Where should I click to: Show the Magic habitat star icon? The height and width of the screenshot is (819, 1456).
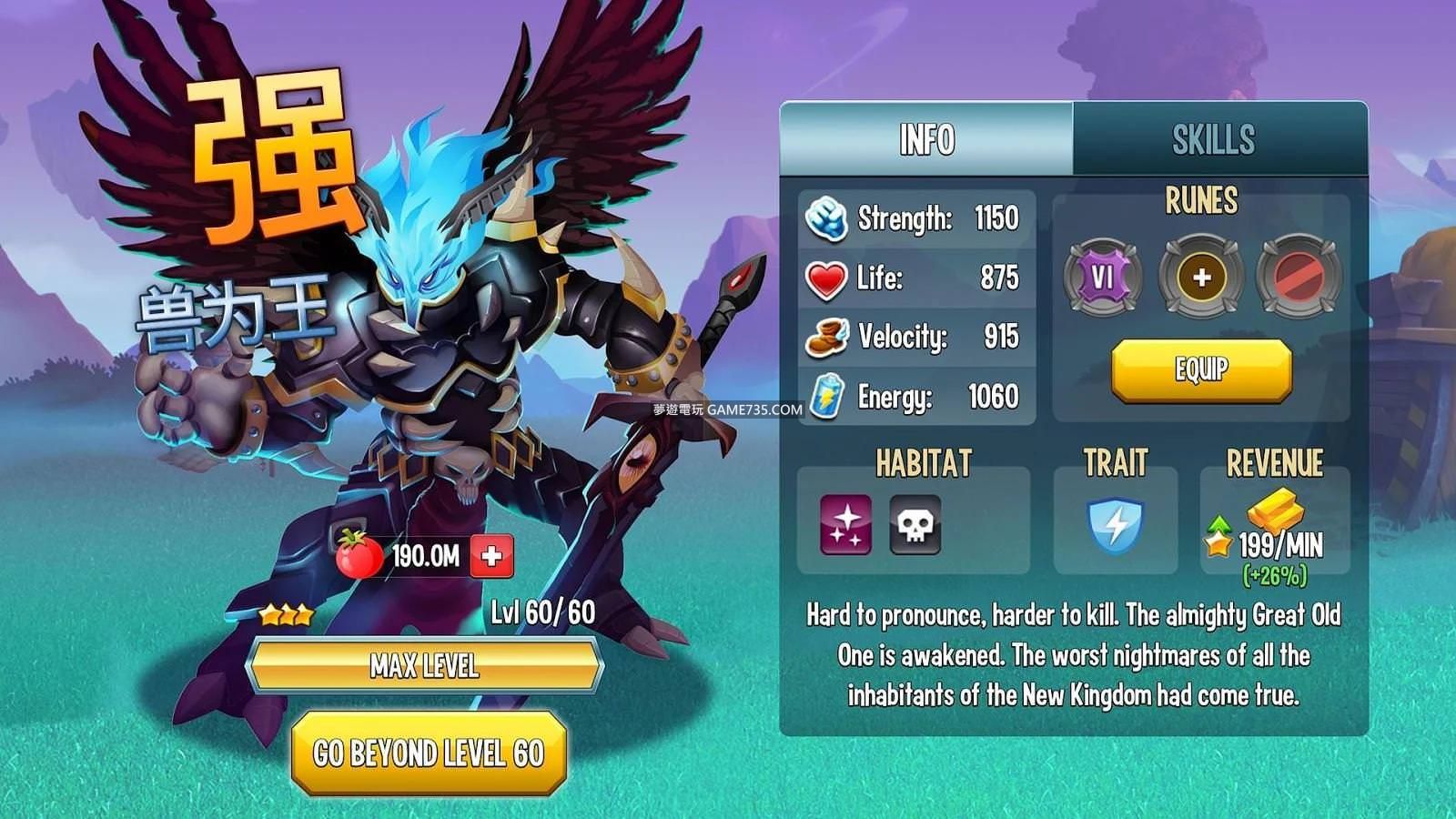[x=845, y=524]
